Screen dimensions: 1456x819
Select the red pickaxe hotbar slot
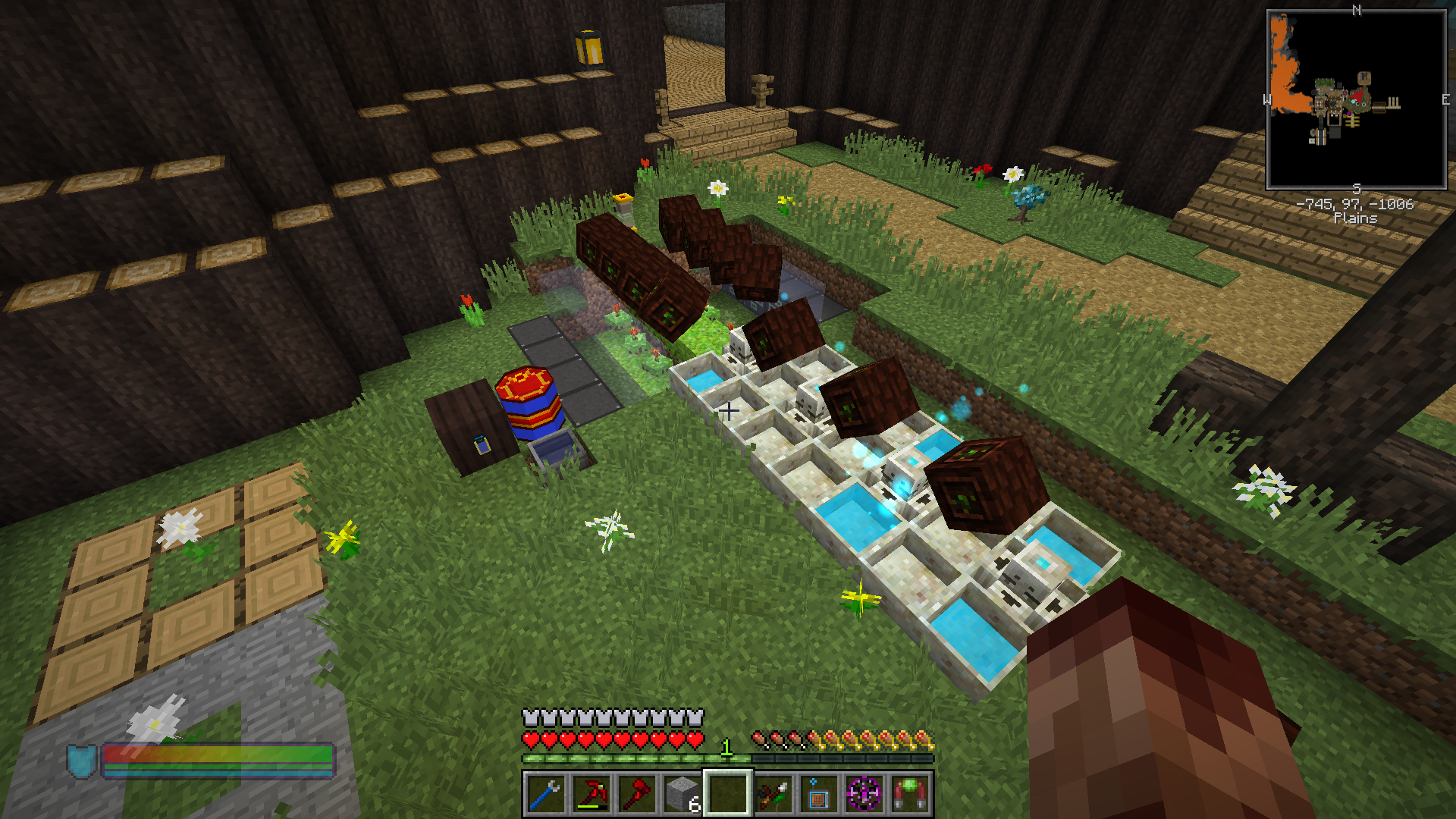(591, 794)
